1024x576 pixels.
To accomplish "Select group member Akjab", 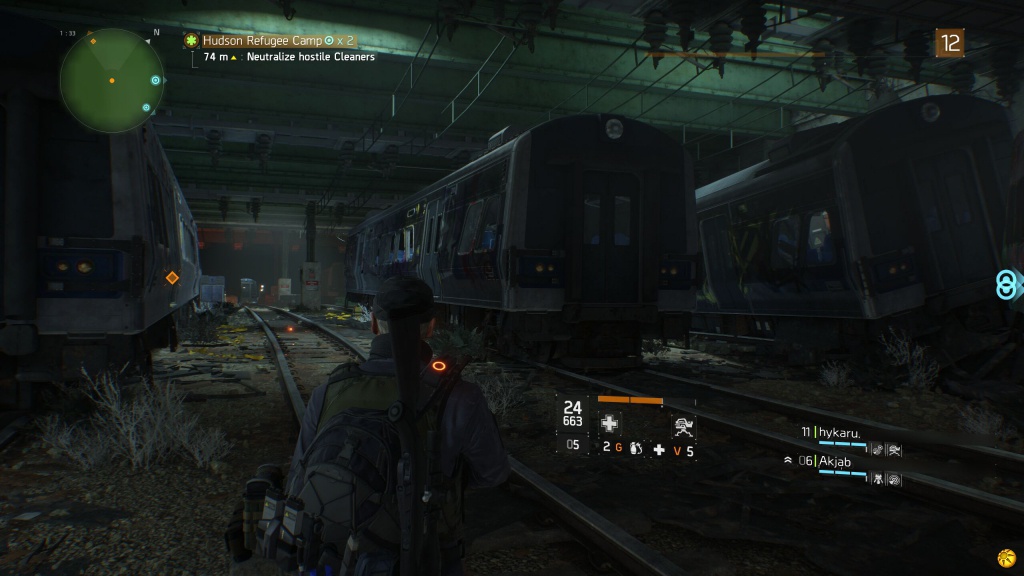I will pyautogui.click(x=842, y=461).
